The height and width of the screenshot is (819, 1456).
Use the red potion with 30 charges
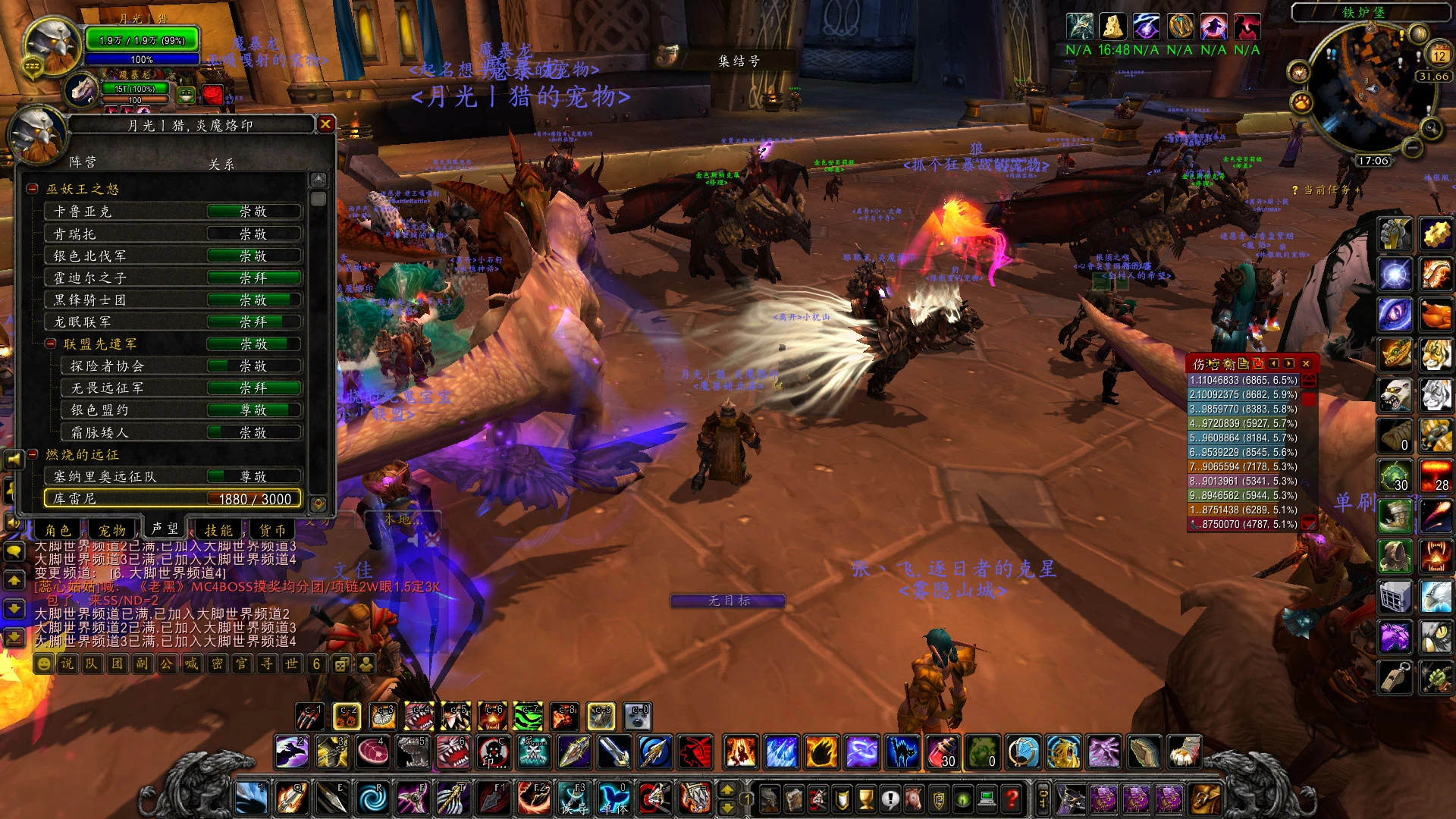coord(943,752)
